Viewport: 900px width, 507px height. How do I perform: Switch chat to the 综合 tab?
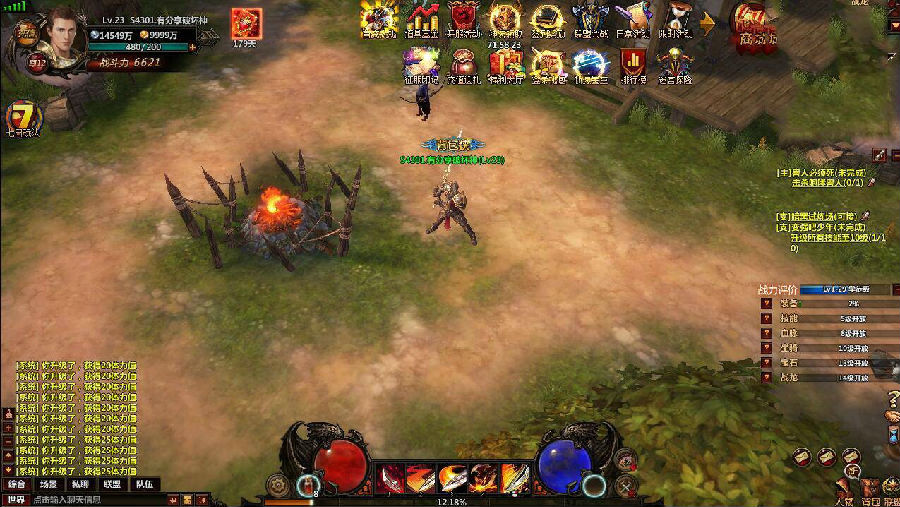(17, 484)
